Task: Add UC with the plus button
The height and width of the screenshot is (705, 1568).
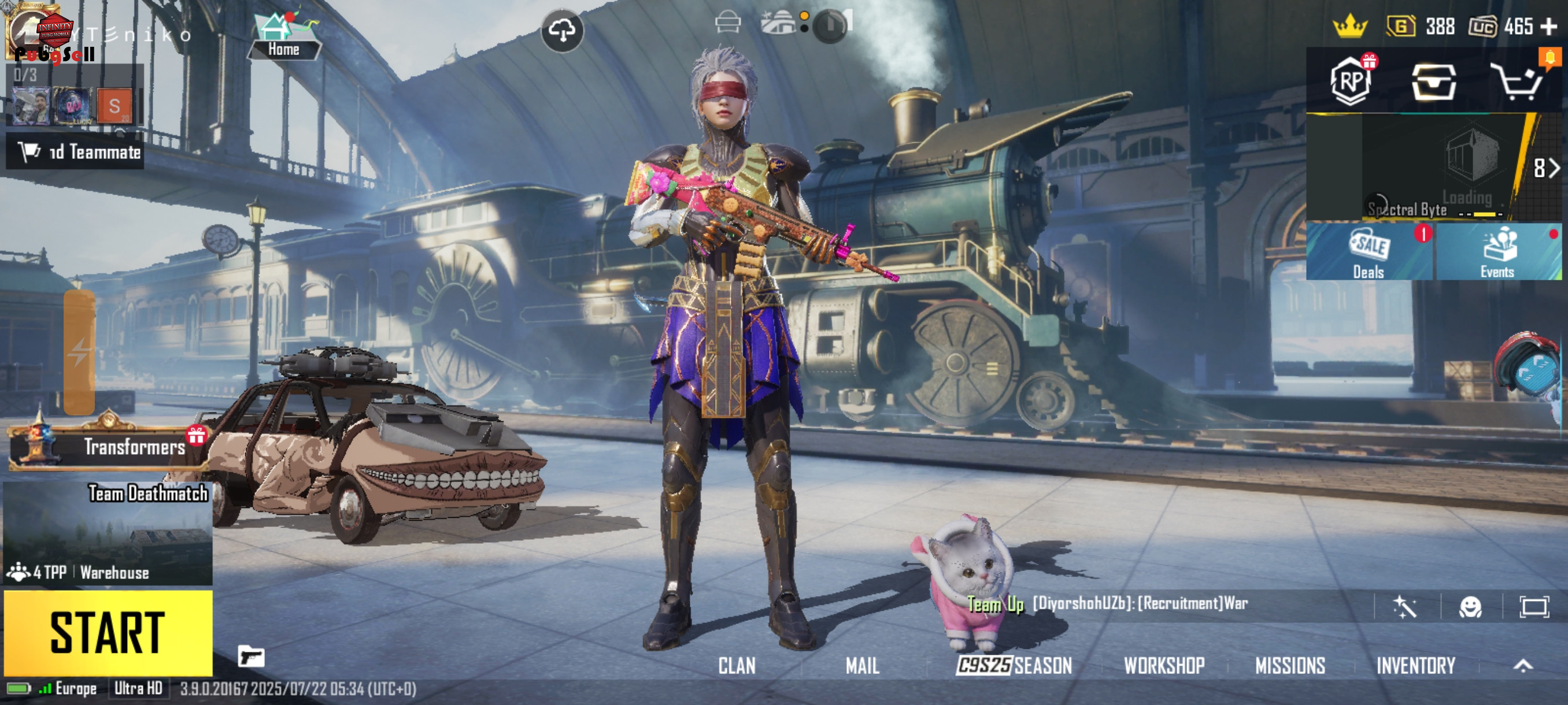Action: point(1548,27)
